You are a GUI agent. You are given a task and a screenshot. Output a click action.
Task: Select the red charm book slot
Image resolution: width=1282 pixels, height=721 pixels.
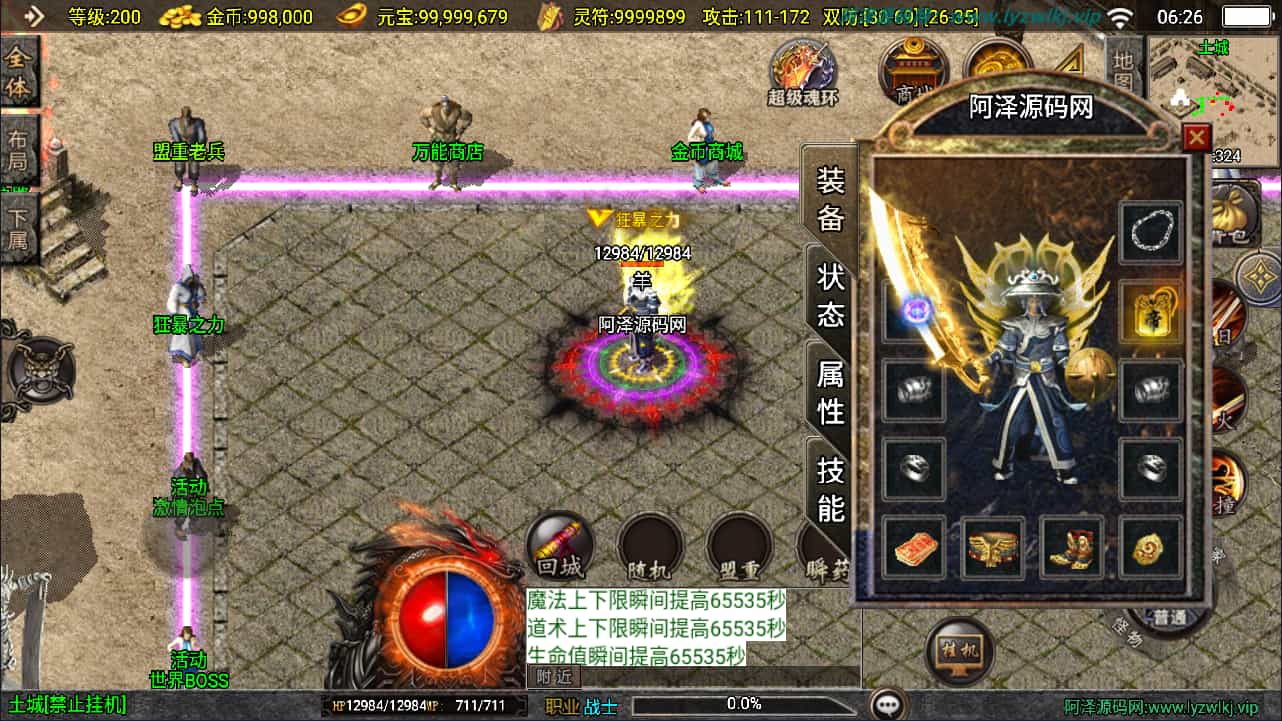coord(914,547)
